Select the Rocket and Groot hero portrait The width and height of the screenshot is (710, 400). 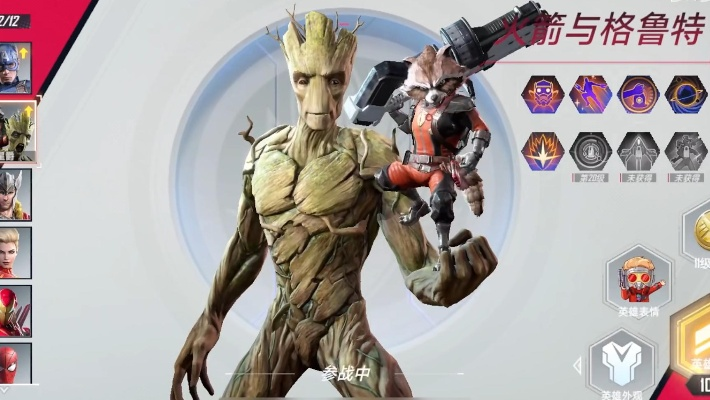(18, 130)
